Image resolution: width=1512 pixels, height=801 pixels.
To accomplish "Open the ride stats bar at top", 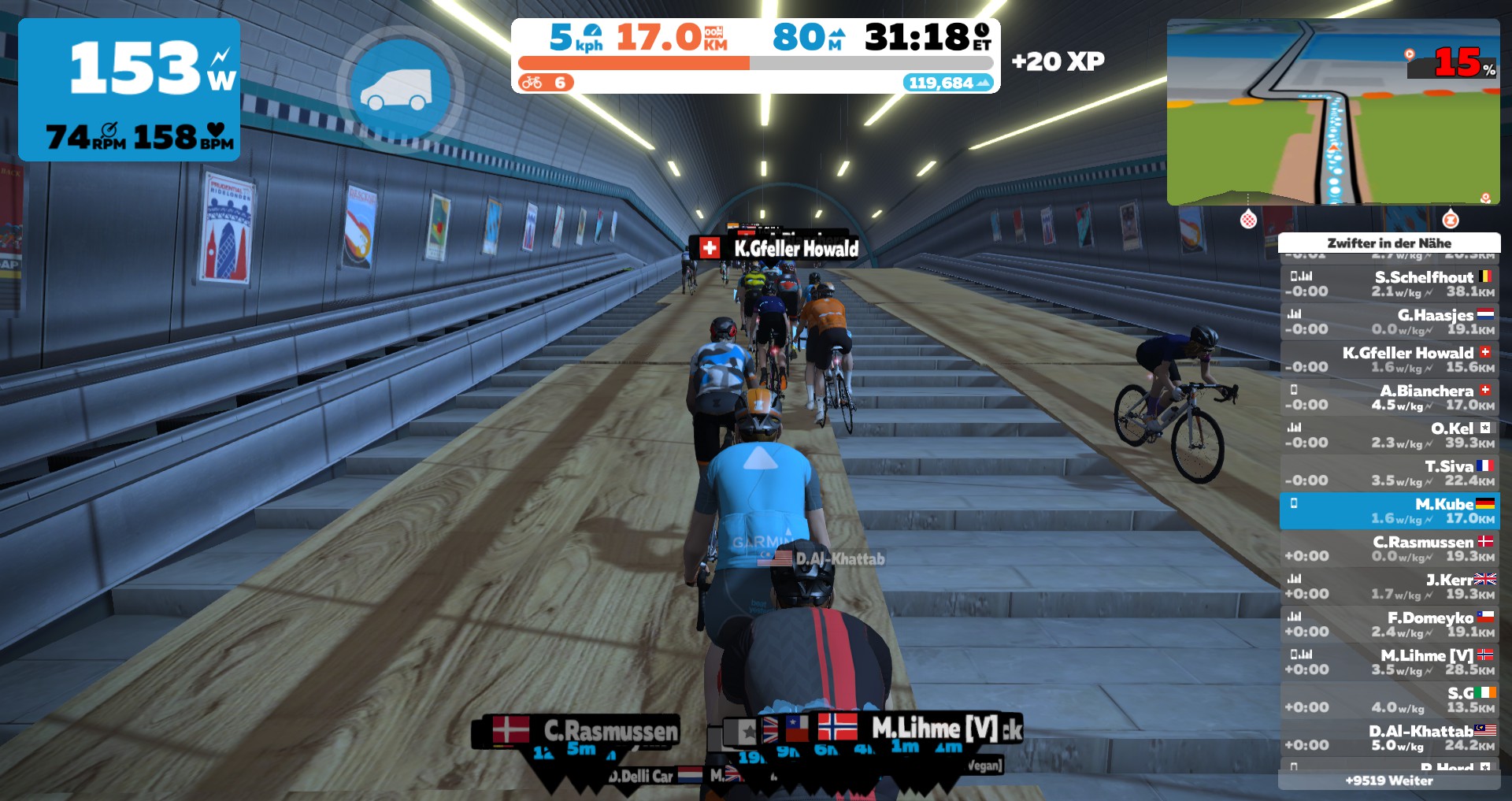I will pos(755,55).
